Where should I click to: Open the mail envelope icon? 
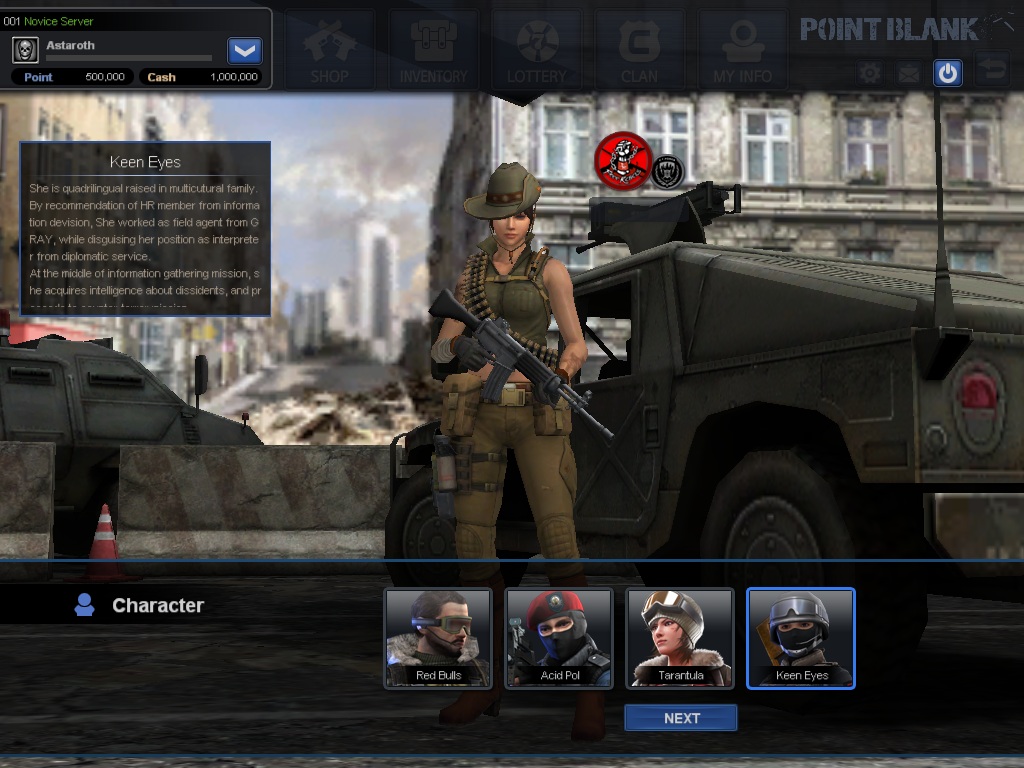908,73
